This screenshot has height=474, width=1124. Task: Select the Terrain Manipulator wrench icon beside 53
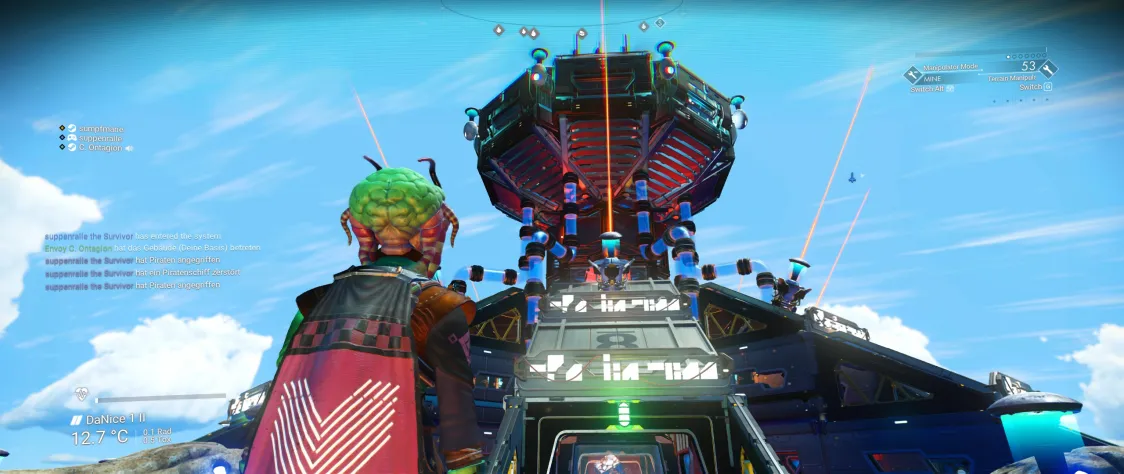point(1047,68)
